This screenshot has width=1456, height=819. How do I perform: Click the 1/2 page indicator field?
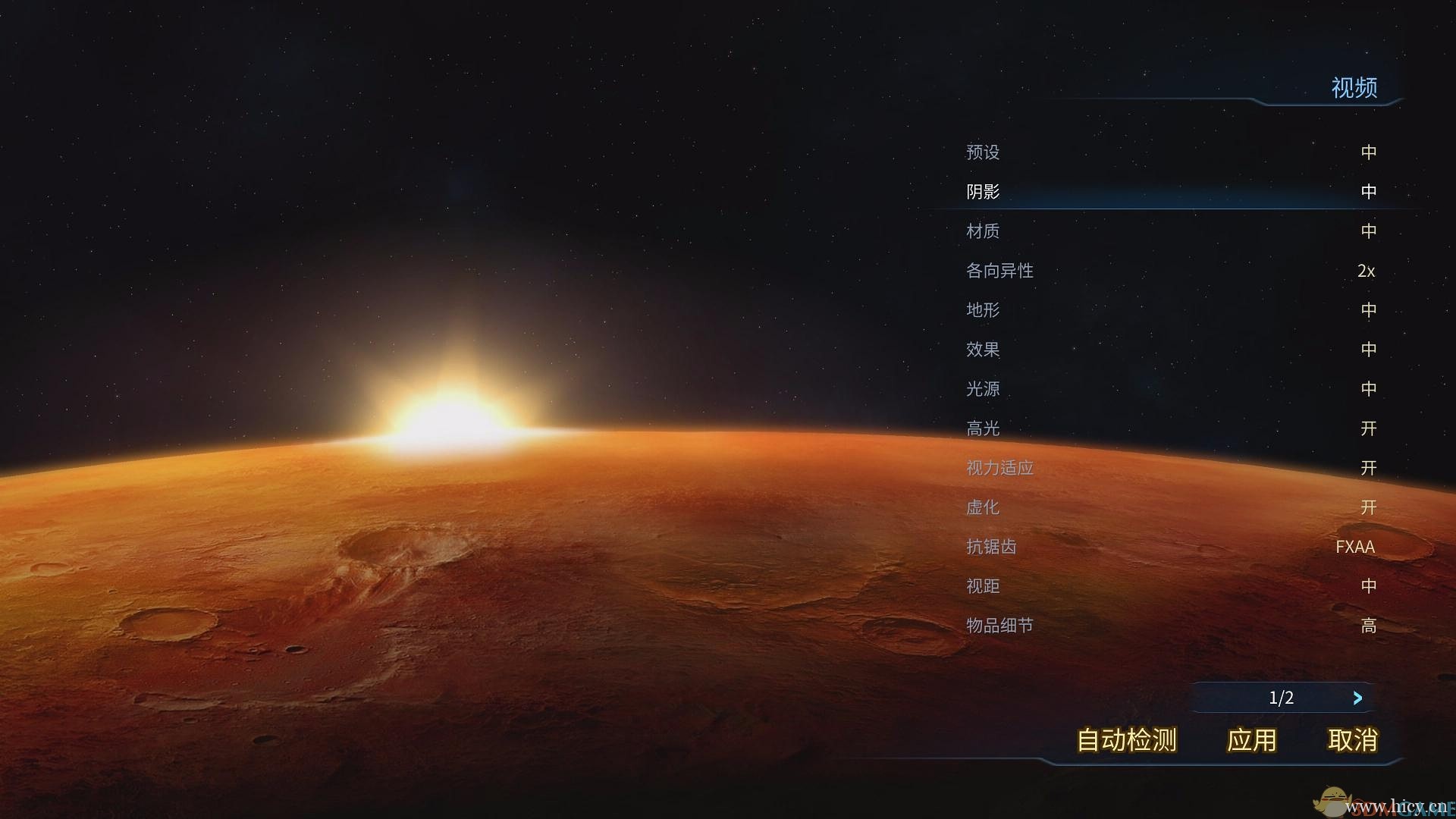point(1282,698)
